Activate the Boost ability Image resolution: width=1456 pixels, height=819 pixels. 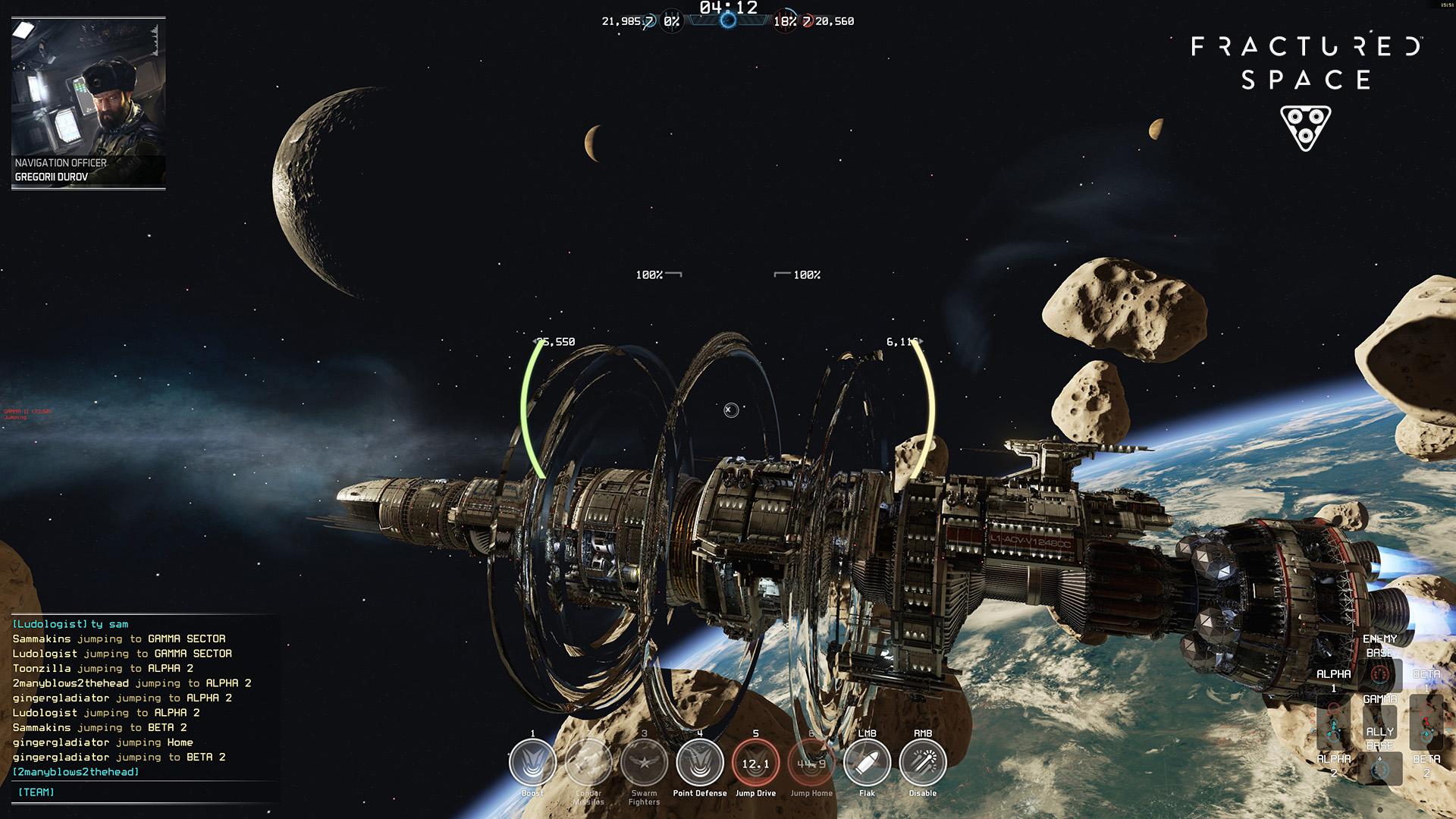pyautogui.click(x=532, y=763)
